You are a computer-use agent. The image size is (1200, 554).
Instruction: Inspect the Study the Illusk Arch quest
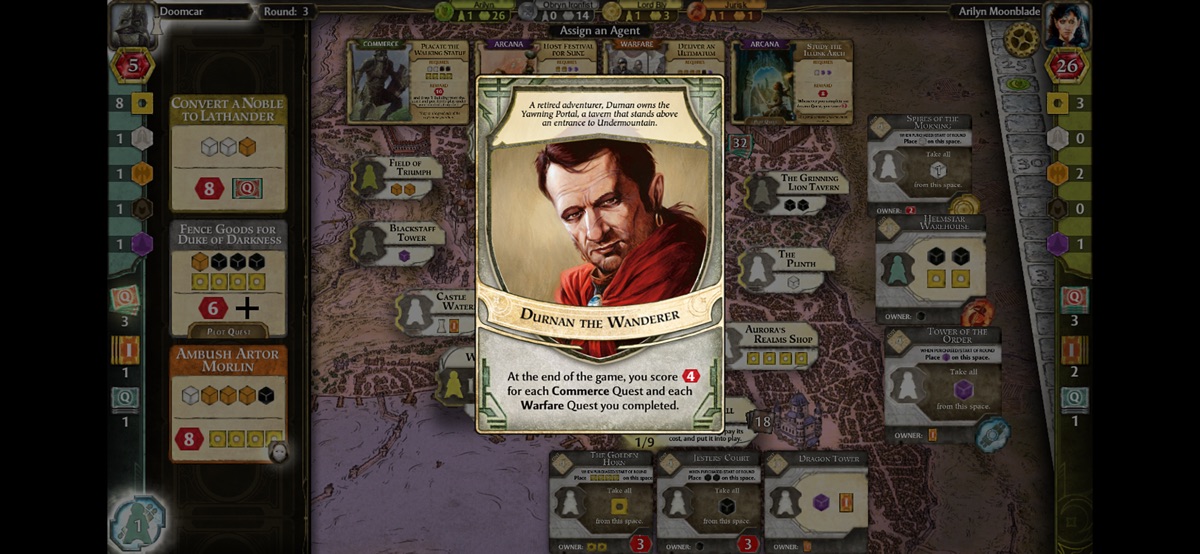[791, 81]
